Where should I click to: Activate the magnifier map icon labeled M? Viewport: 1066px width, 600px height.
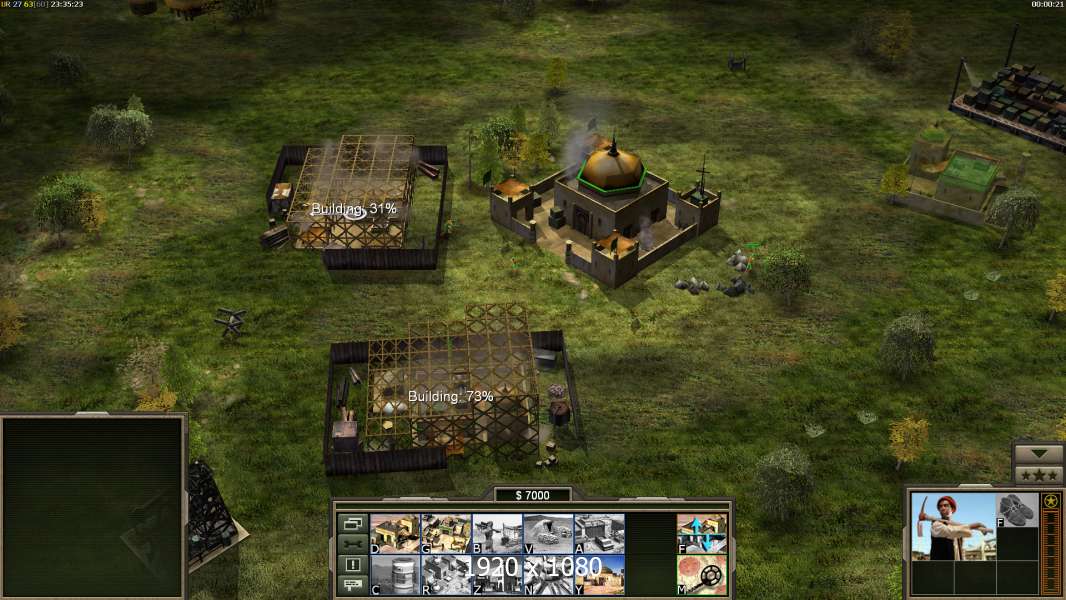[x=702, y=575]
